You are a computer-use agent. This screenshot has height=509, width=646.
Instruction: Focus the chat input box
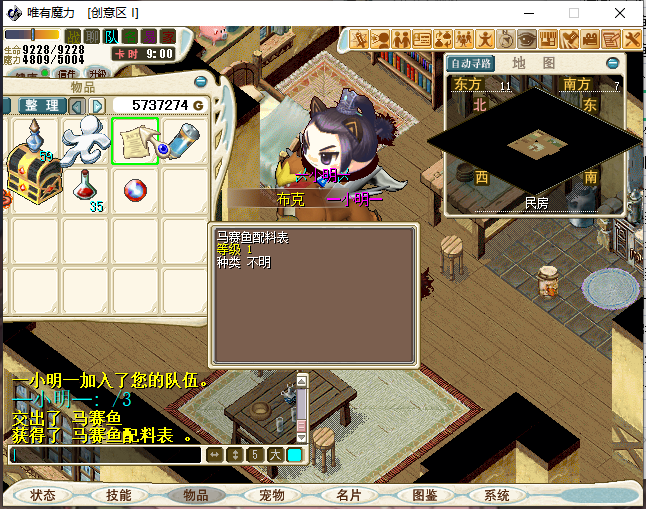[x=105, y=455]
